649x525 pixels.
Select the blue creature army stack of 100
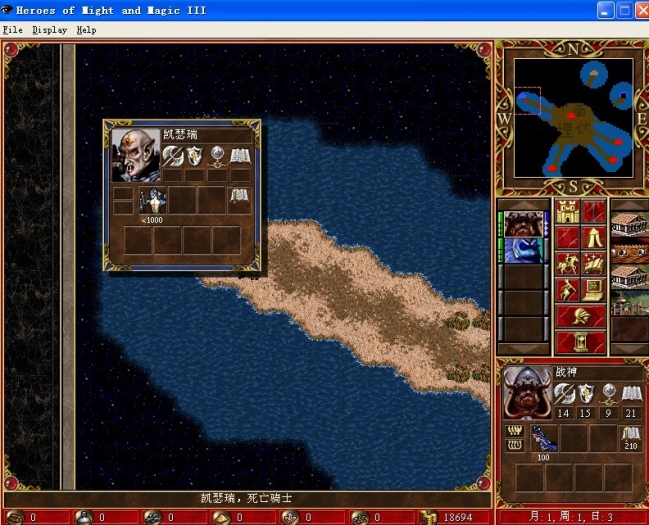(542, 437)
